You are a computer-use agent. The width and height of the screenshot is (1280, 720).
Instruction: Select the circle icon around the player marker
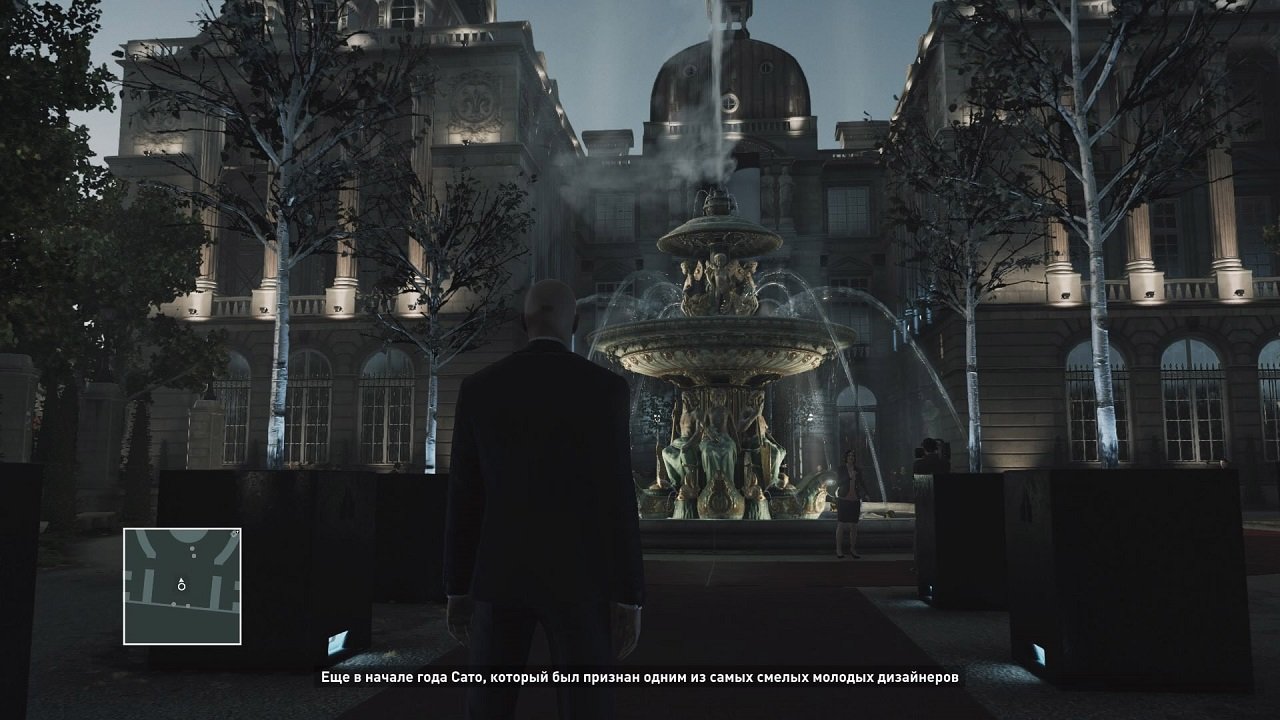pos(181,587)
